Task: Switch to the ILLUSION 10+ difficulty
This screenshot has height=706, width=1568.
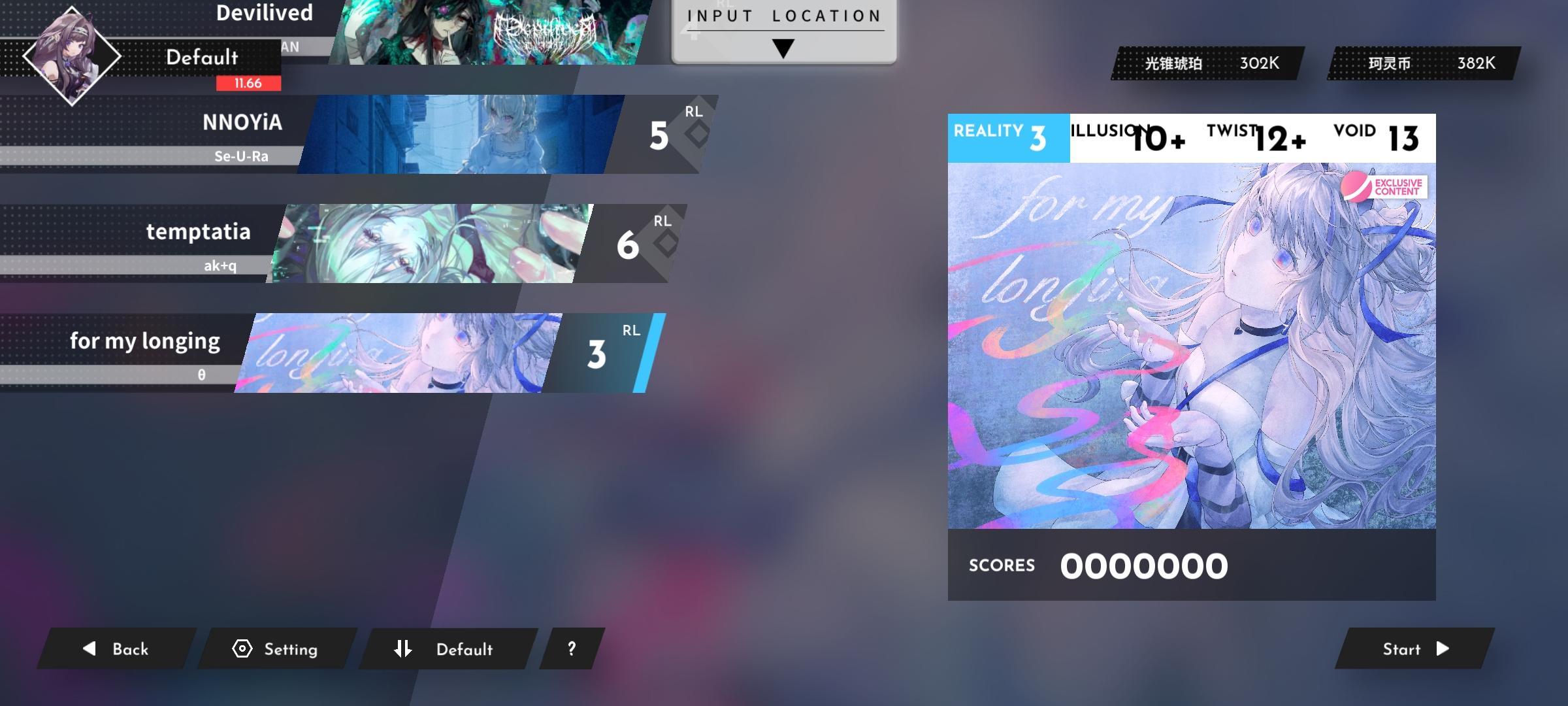Action: [x=1137, y=139]
